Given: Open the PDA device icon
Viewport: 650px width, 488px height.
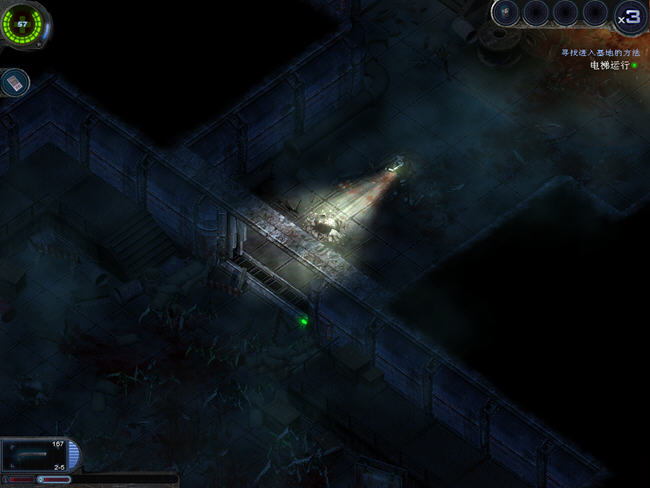Looking at the screenshot, I should point(15,82).
